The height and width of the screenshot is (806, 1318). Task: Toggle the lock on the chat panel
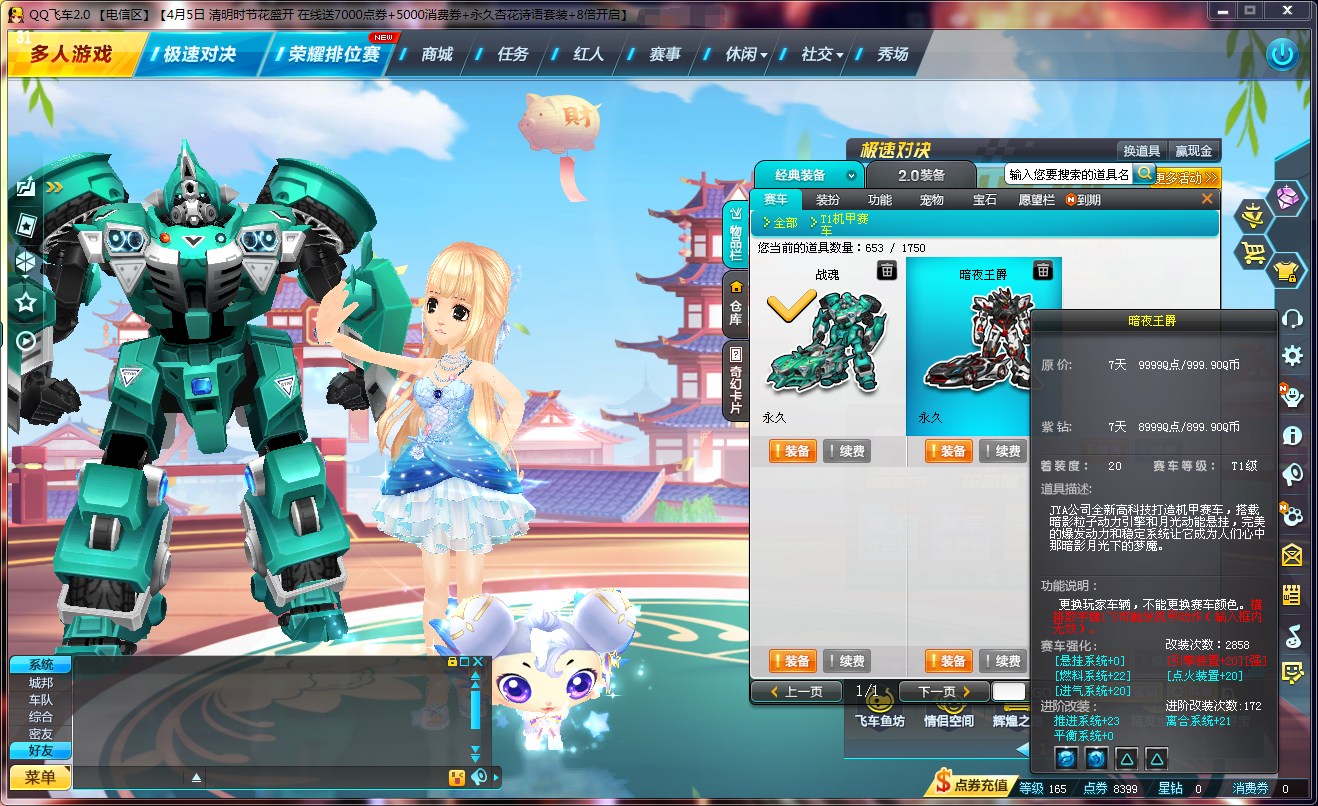click(452, 662)
